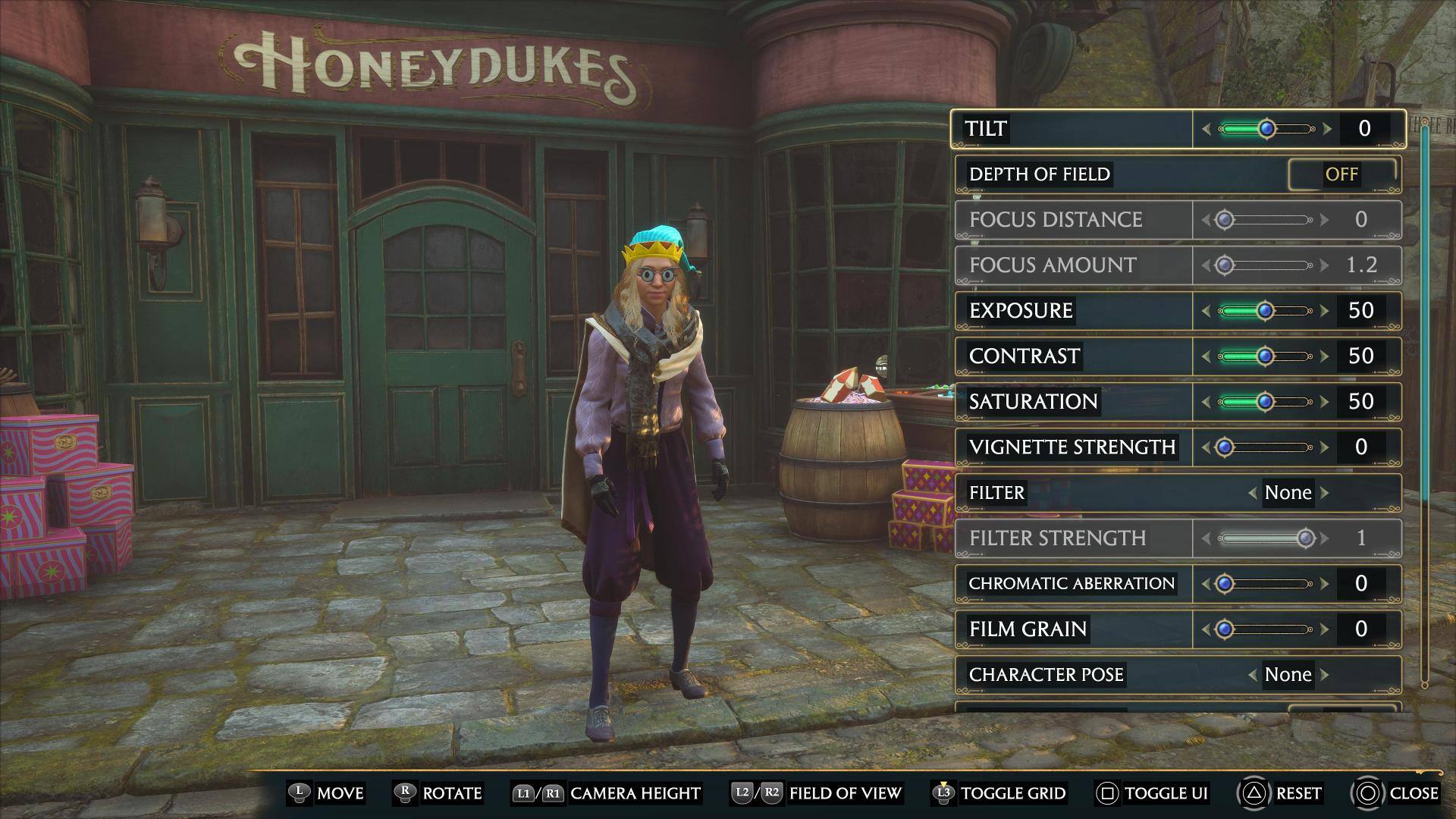Decrease Exposure with its left arrow
1456x819 pixels.
tap(1206, 311)
